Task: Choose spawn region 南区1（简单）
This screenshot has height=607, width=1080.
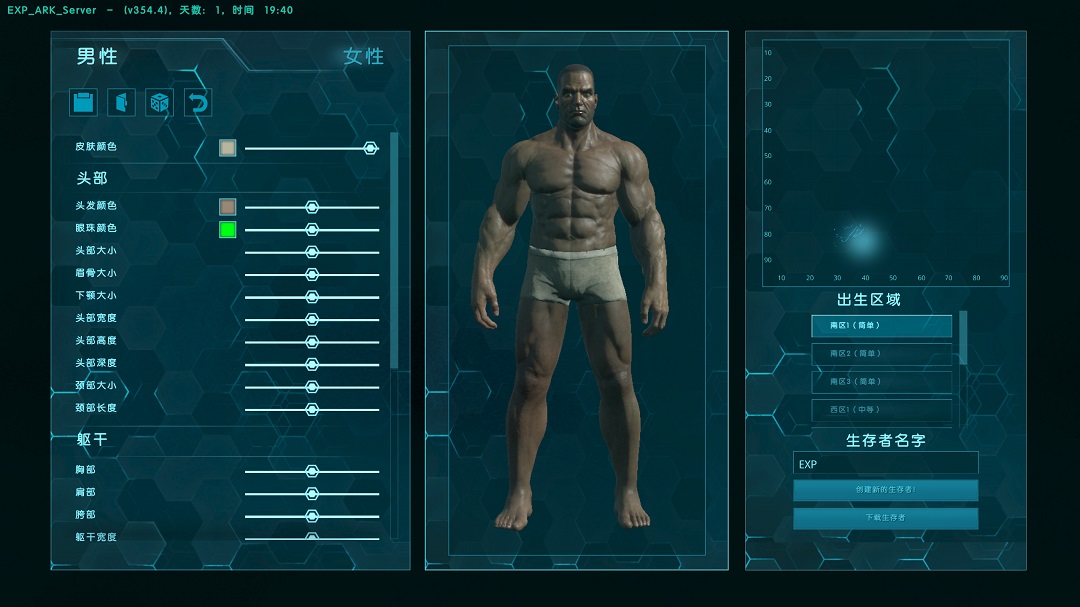Action: point(881,326)
